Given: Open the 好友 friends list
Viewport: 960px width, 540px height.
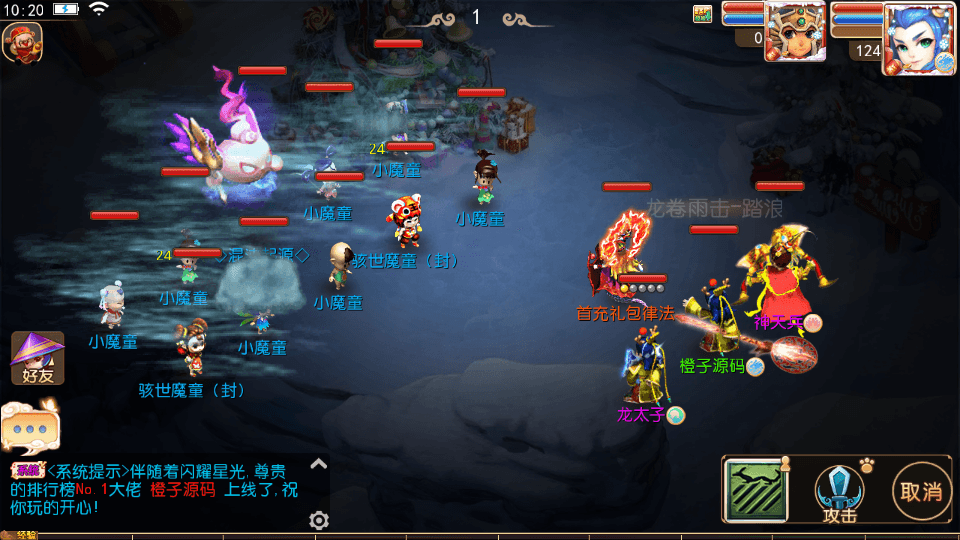Looking at the screenshot, I should pos(37,359).
